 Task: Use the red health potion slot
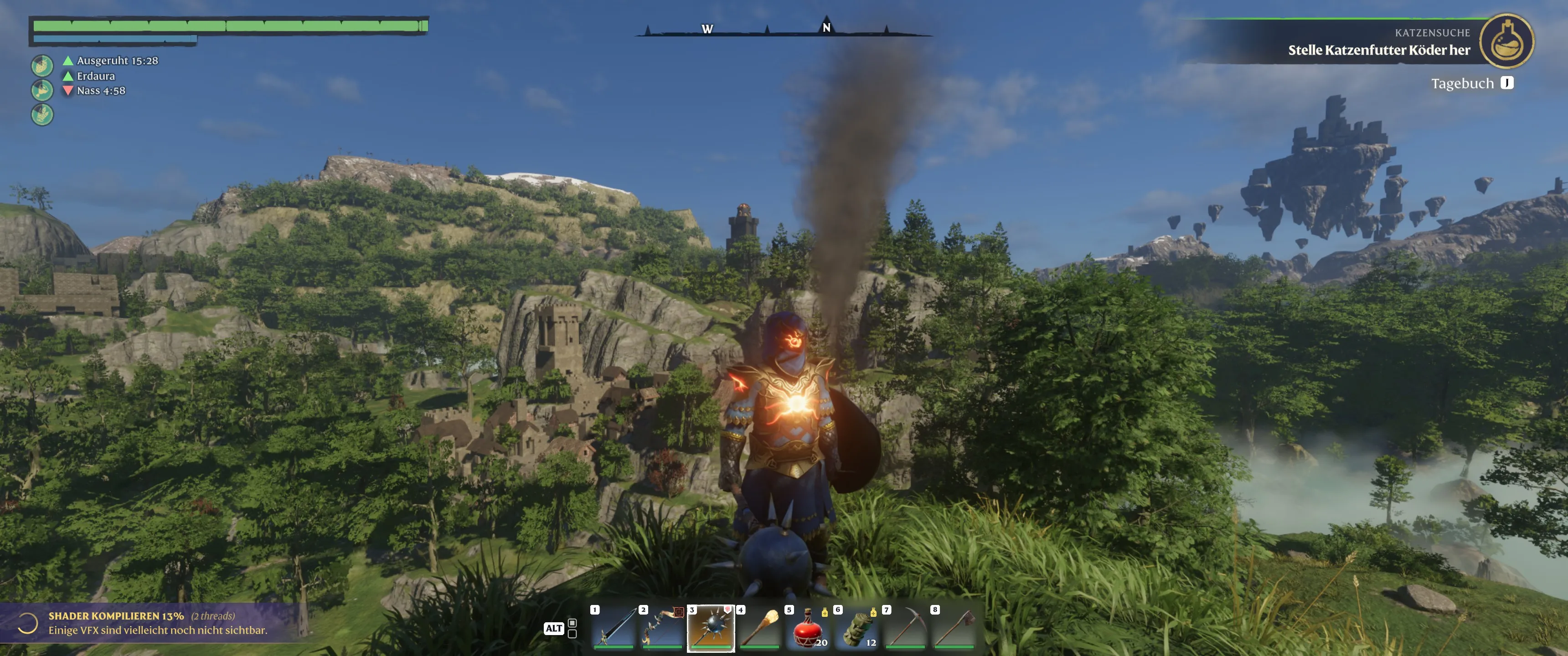pos(808,627)
